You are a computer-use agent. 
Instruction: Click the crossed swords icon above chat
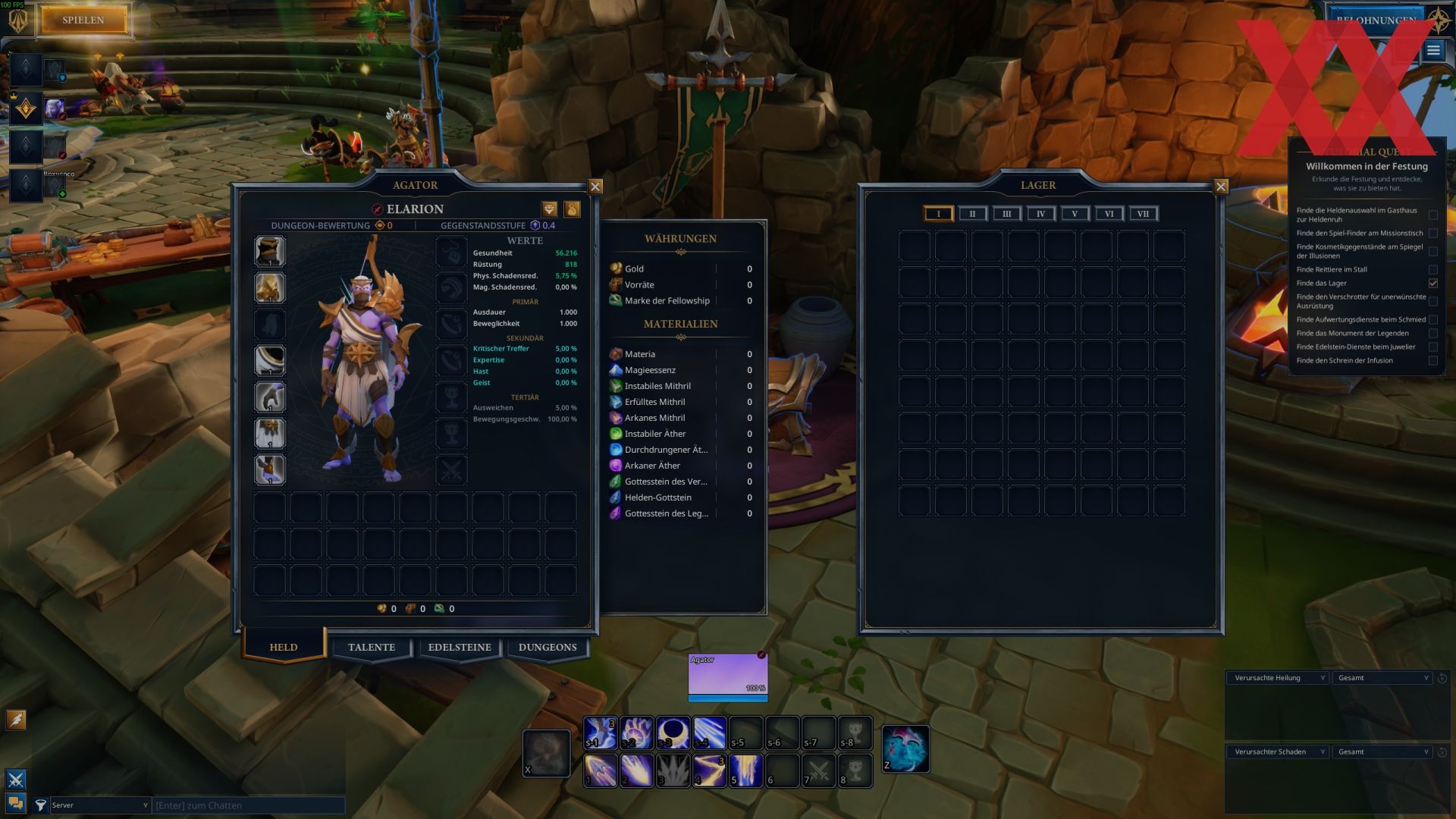pyautogui.click(x=16, y=779)
